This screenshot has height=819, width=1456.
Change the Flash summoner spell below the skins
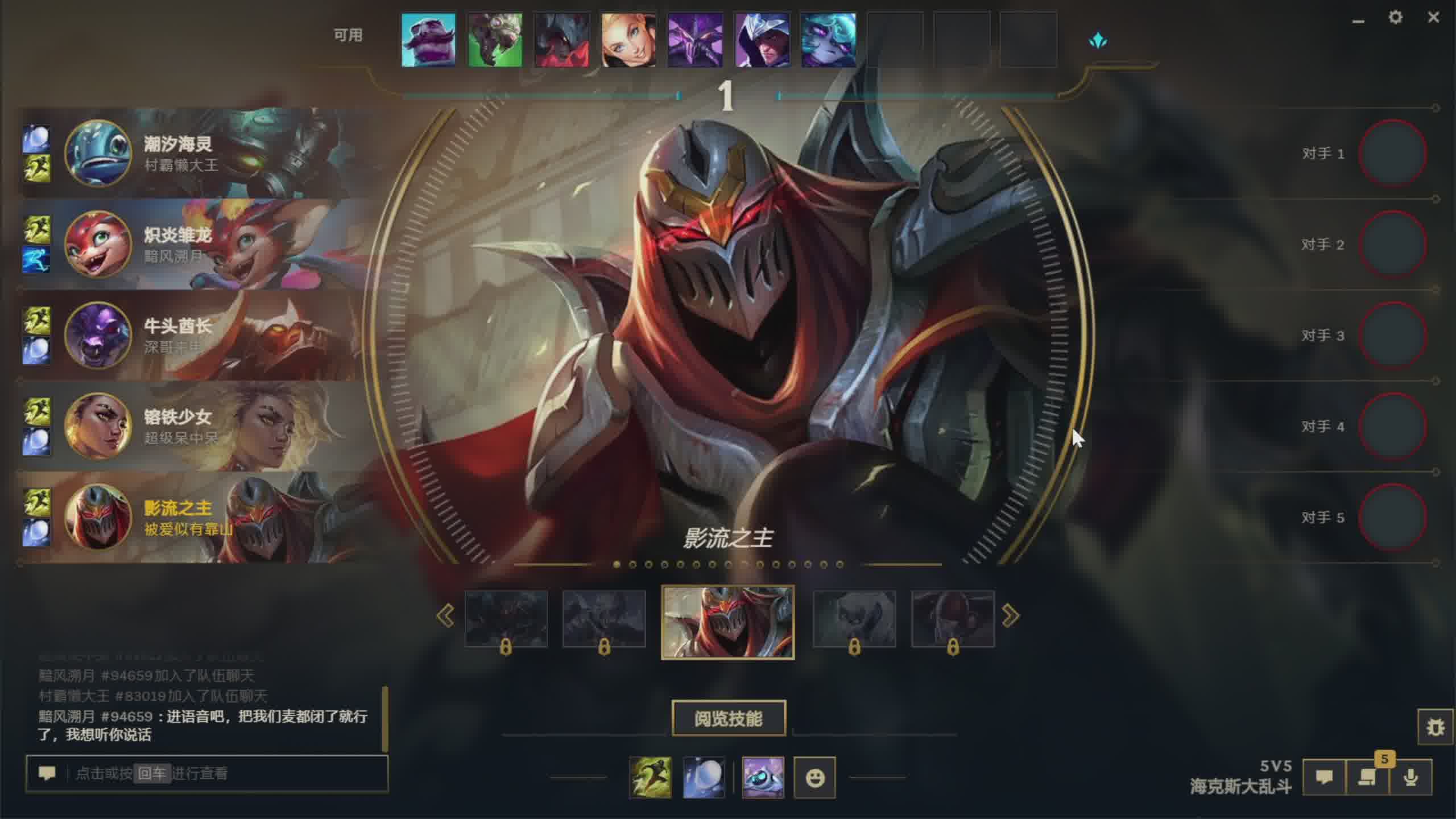coord(650,777)
